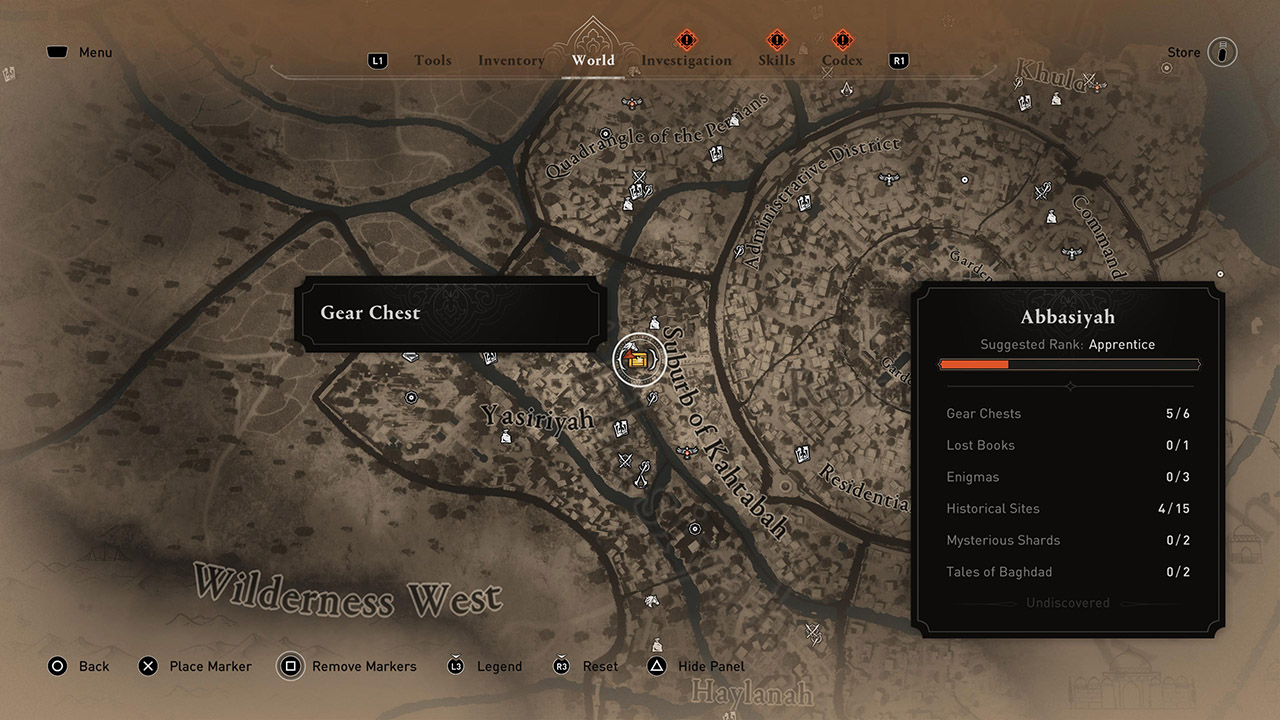
Task: Select the Mysterious Shards row
Action: click(x=1068, y=540)
